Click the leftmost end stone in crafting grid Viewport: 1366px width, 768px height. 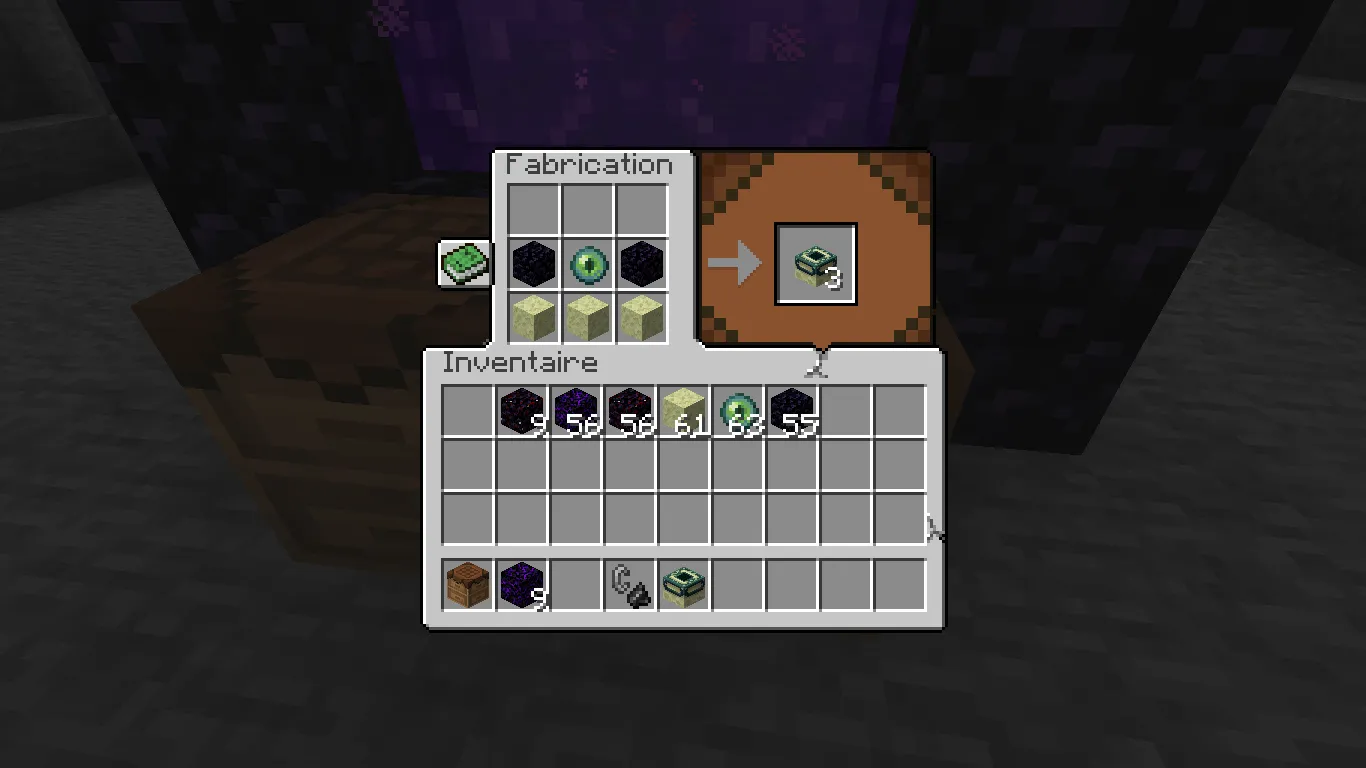[x=536, y=315]
